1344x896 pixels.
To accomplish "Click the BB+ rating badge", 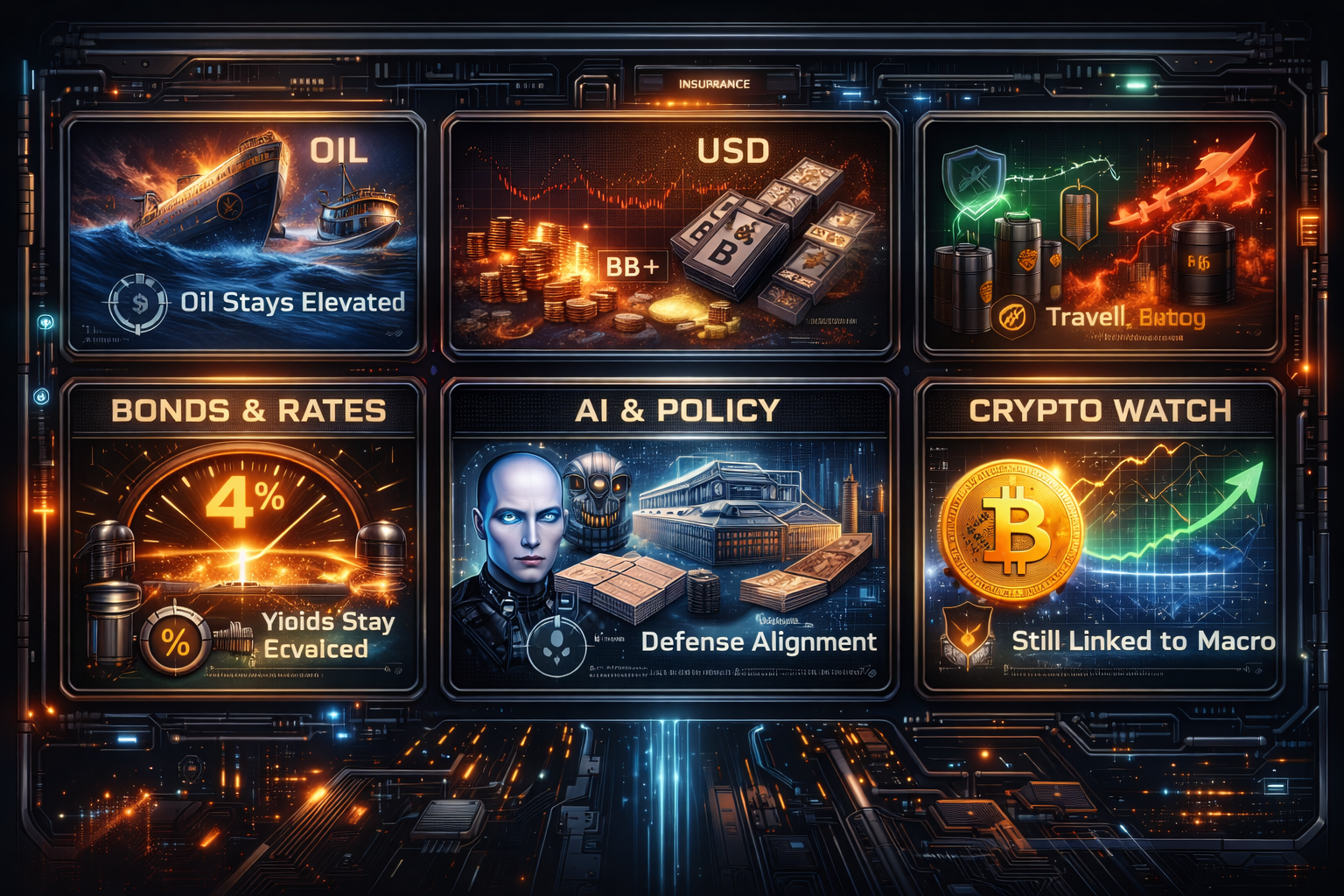I will 633,266.
